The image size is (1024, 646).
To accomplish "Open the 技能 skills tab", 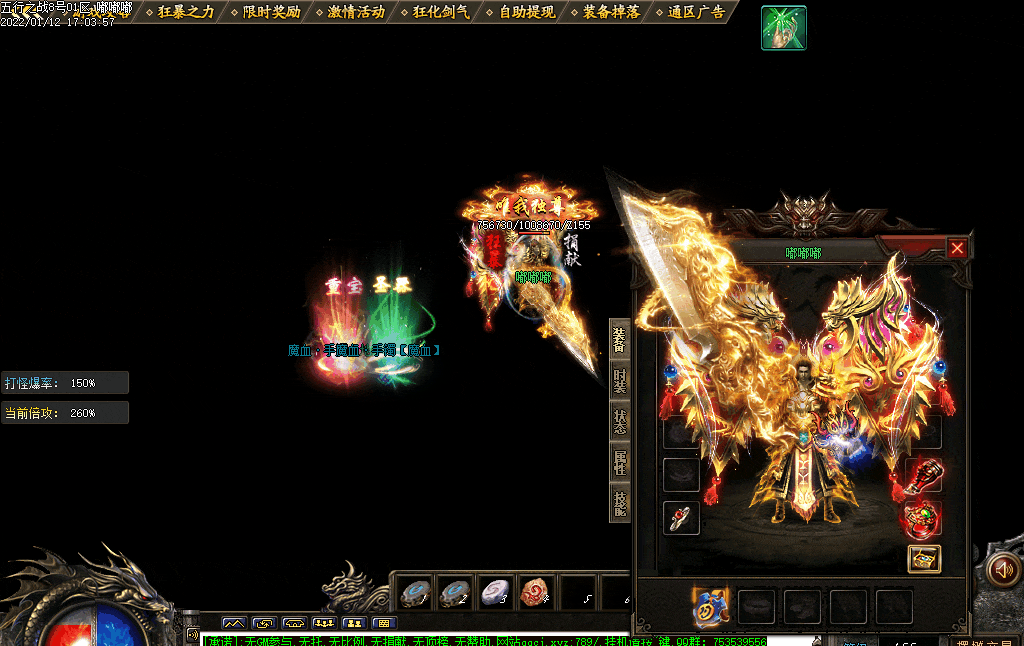I will click(x=620, y=502).
